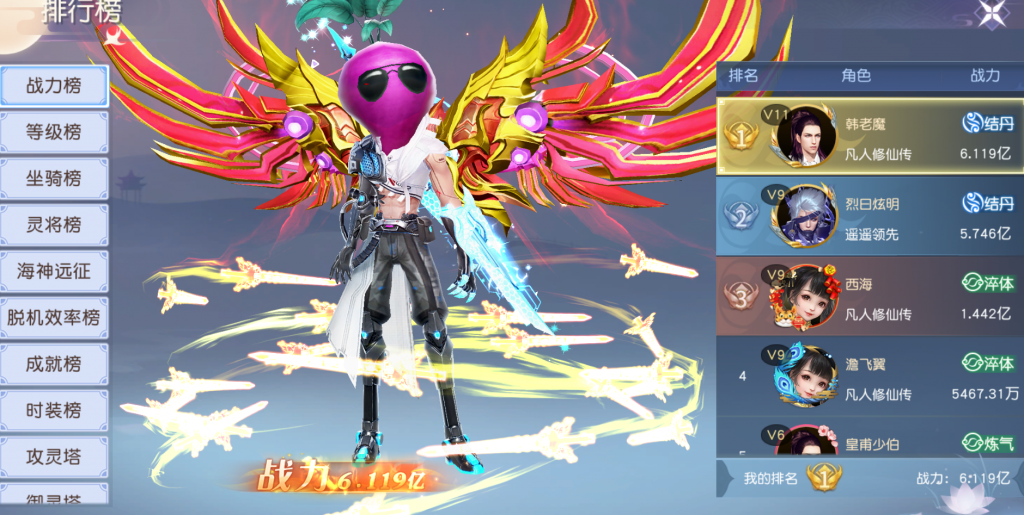The image size is (1024, 515).
Task: Switch to 脱机效率榜 tab
Action: (54, 318)
